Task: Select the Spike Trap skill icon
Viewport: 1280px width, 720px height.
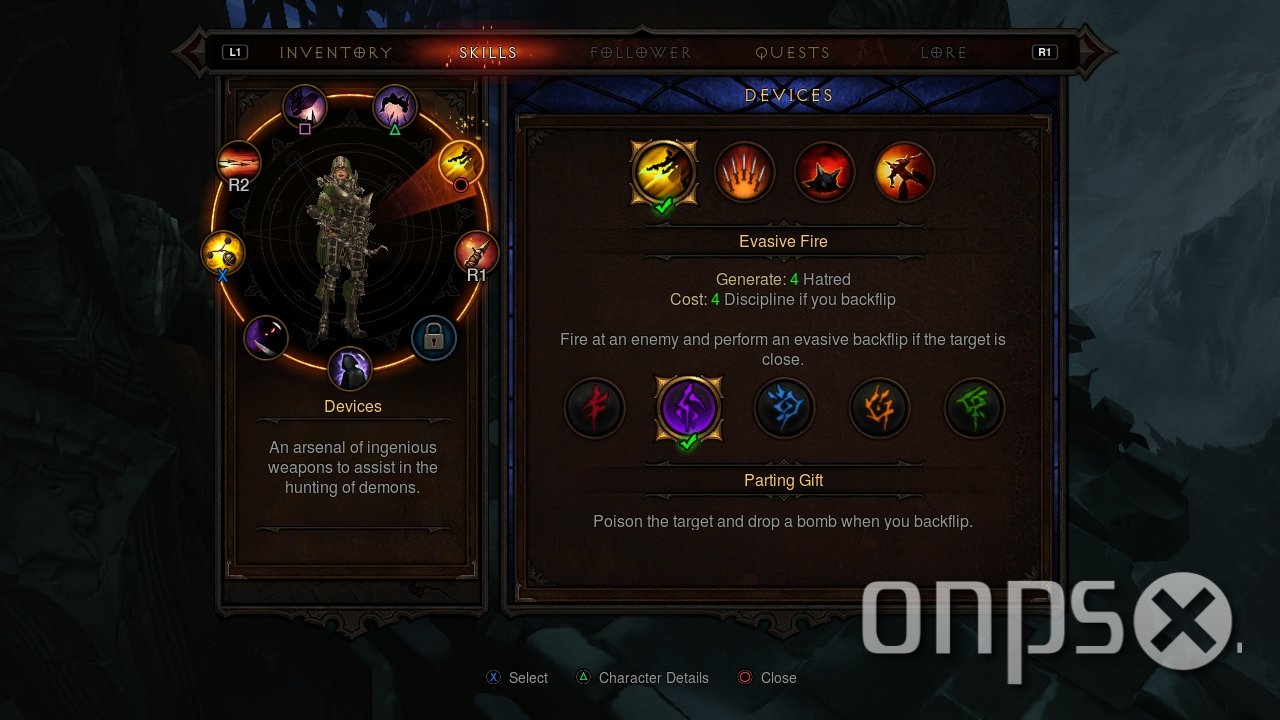Action: (824, 172)
